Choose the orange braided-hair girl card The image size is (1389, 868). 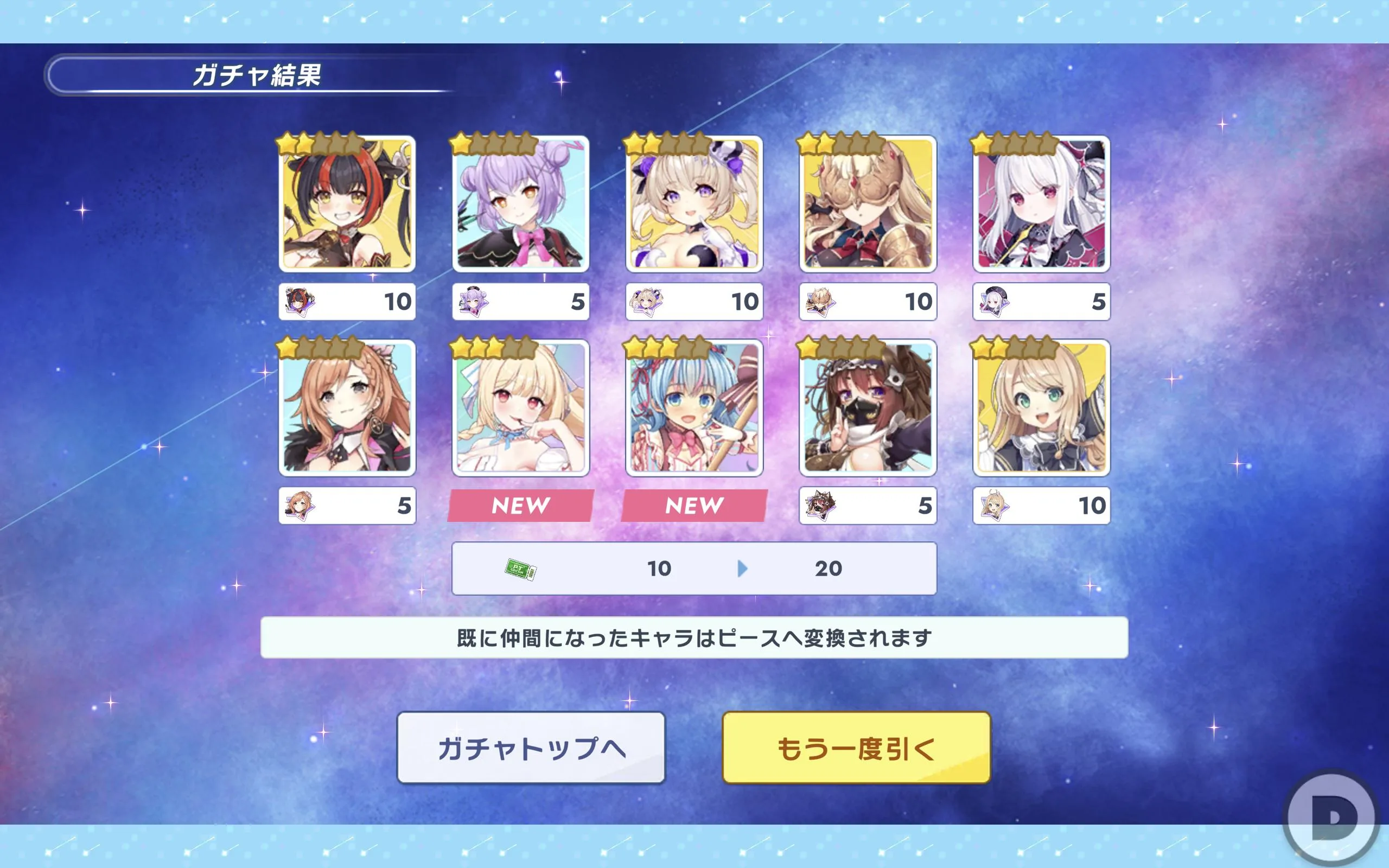click(347, 407)
